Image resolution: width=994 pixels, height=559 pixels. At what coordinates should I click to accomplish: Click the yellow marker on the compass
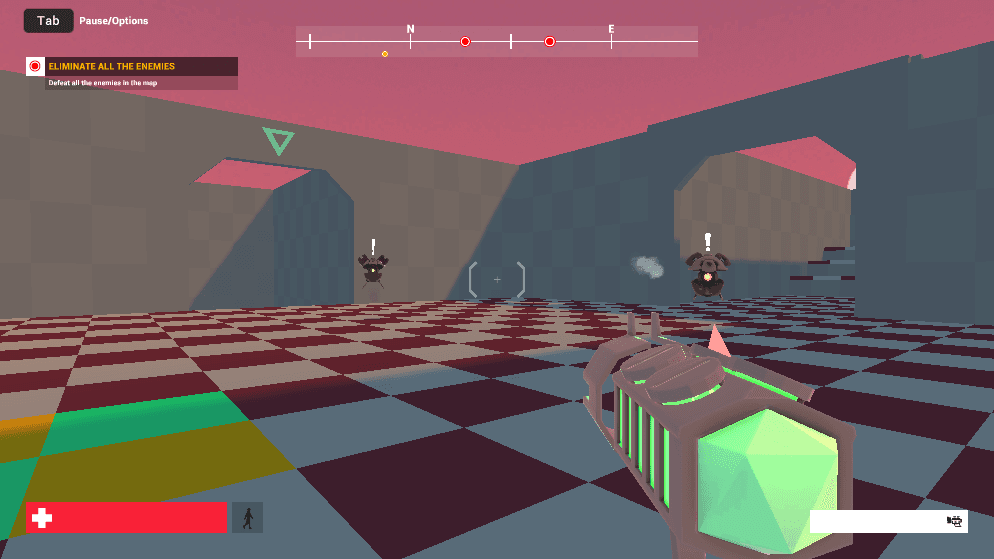(385, 54)
